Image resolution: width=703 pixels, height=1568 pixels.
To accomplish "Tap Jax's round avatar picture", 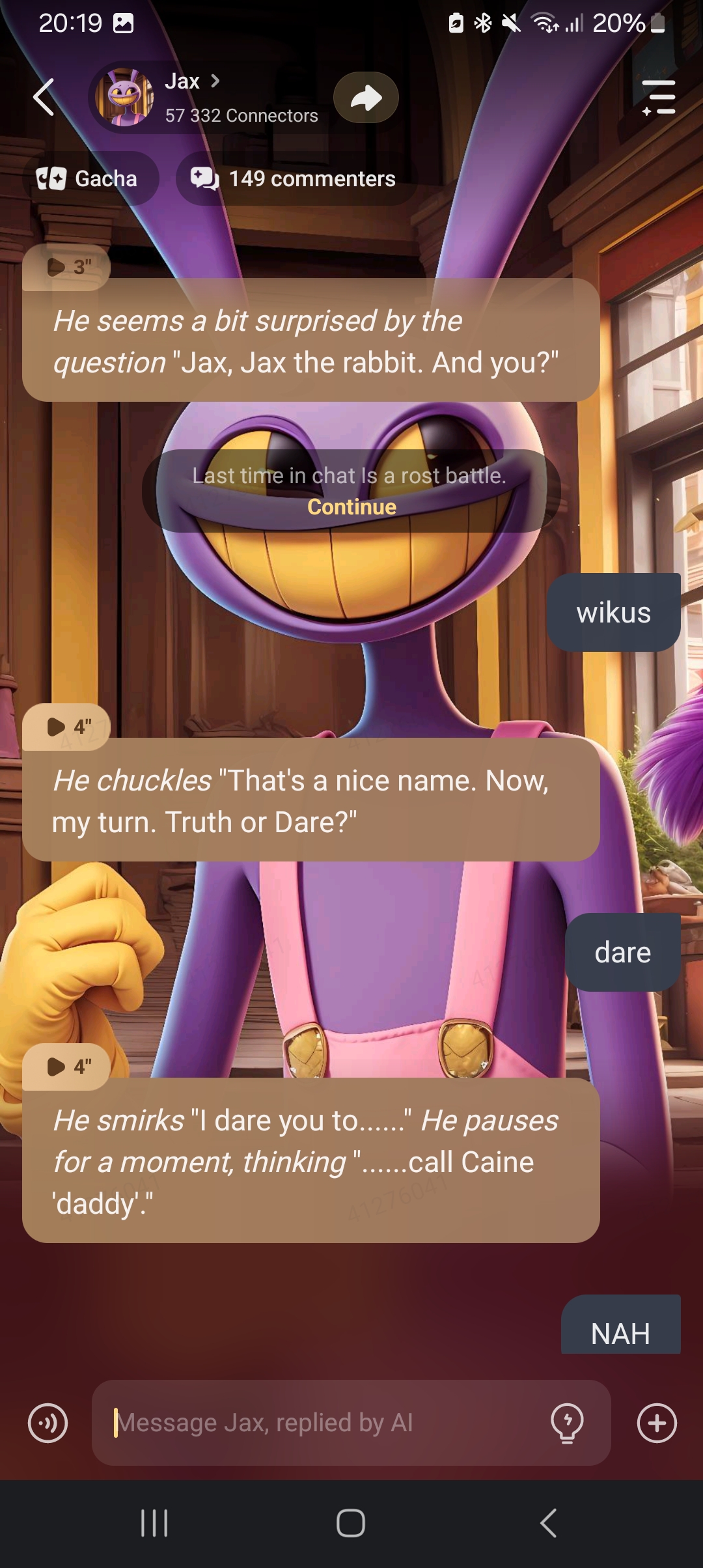I will [x=124, y=98].
